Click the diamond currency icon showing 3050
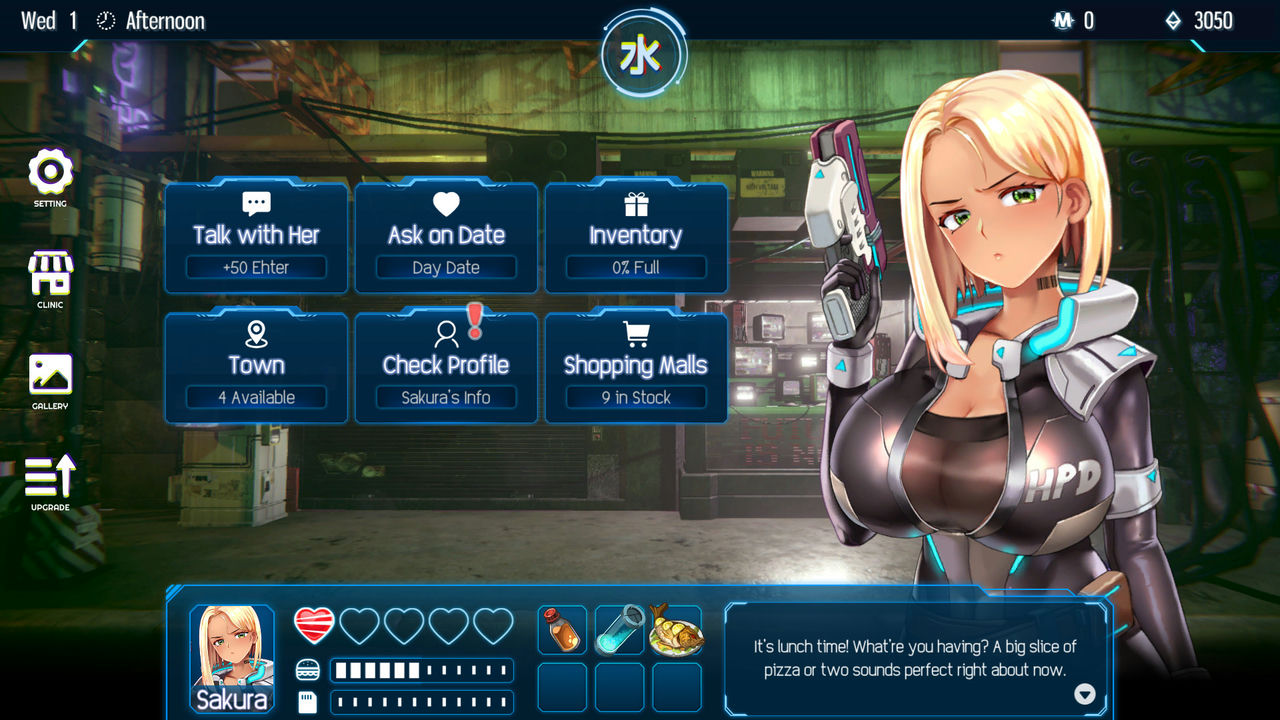This screenshot has height=720, width=1280. (1172, 20)
